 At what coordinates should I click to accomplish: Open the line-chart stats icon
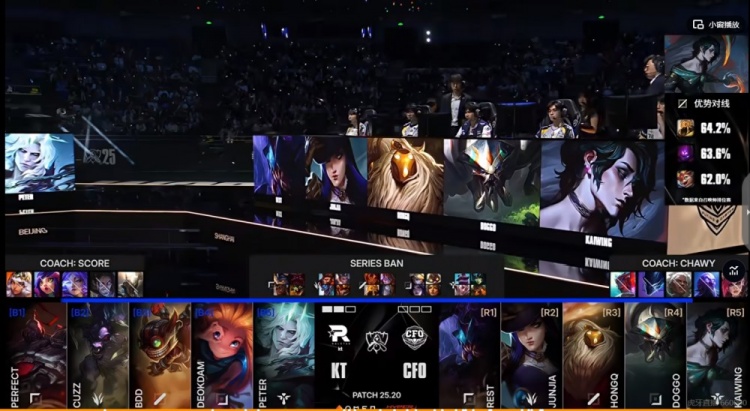733,270
